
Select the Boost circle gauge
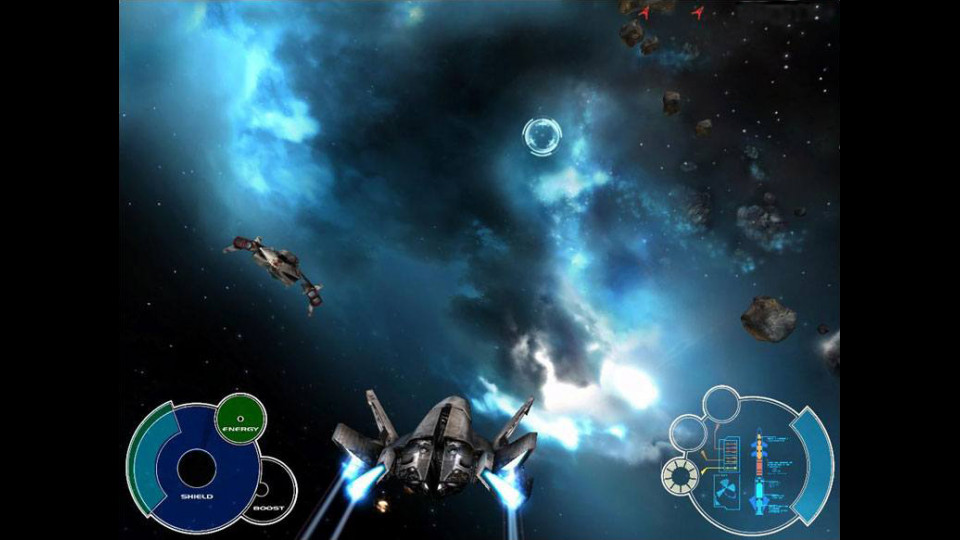tap(270, 489)
